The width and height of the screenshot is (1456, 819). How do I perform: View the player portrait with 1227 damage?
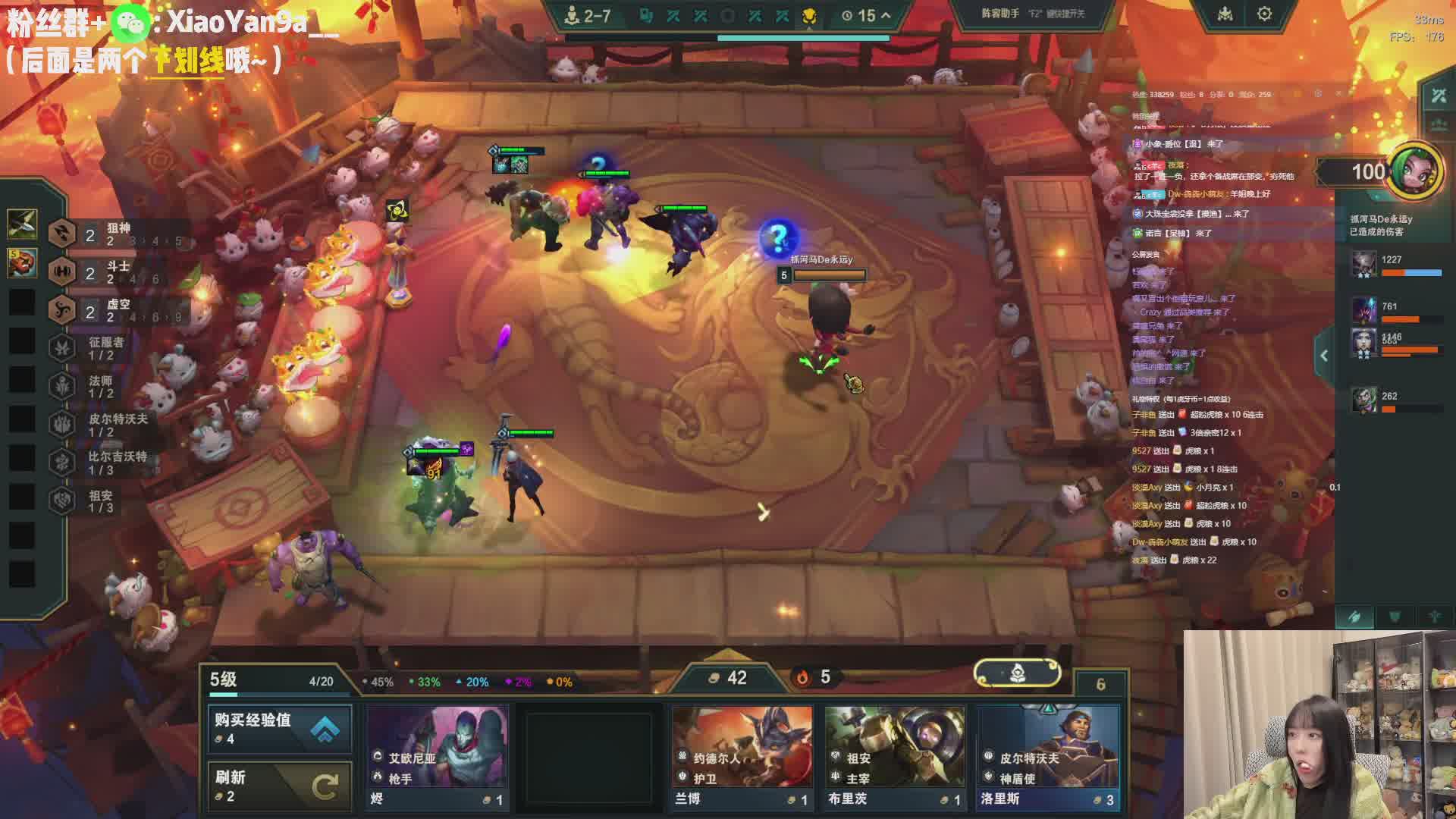tap(1364, 265)
